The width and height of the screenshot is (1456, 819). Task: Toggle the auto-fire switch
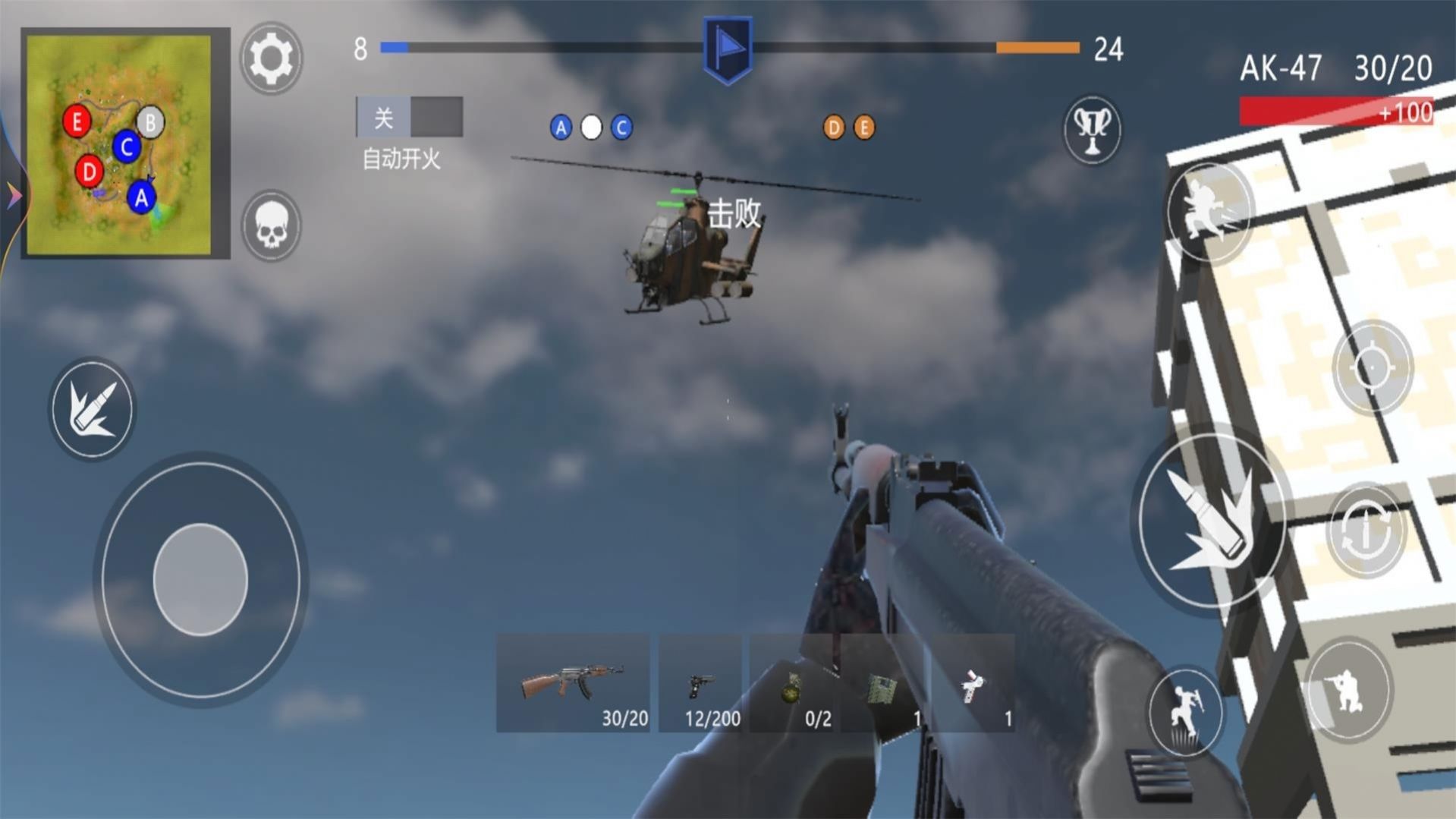(x=410, y=117)
